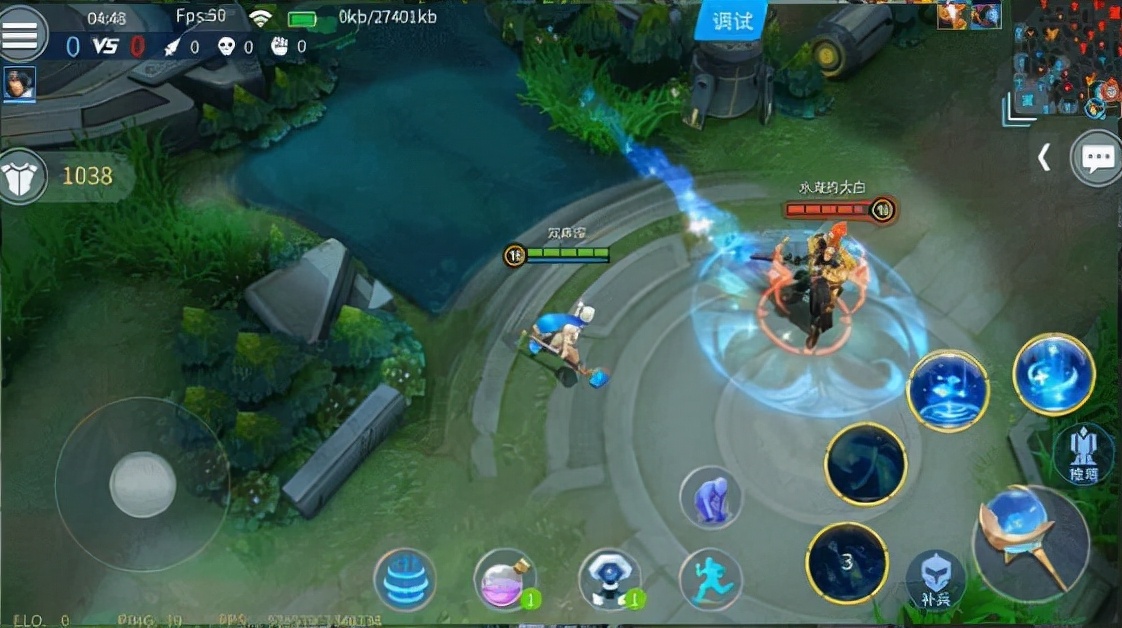Click the blue 调试 debug button
The height and width of the screenshot is (628, 1122).
tap(731, 20)
